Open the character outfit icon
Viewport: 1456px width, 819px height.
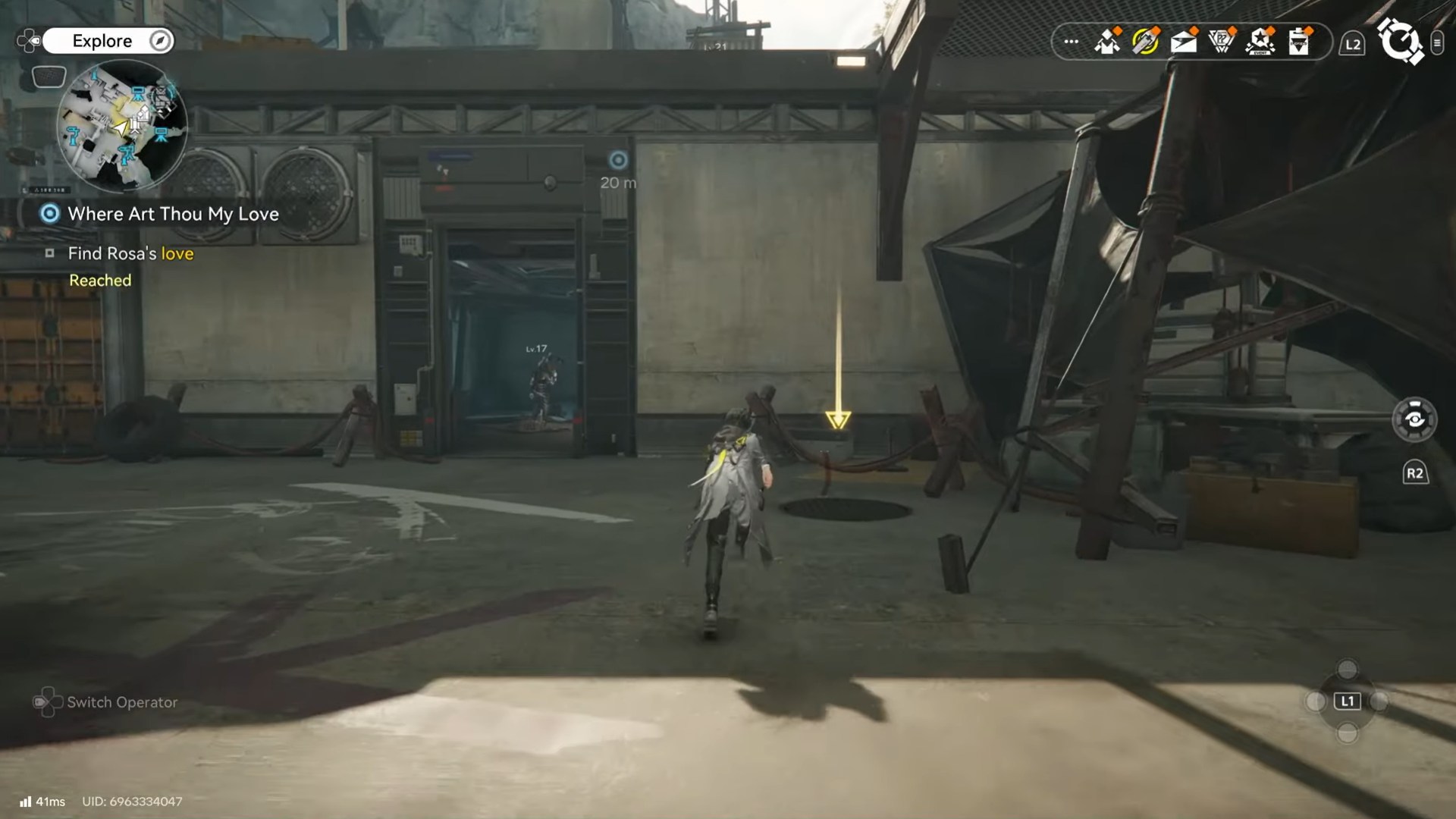click(1107, 42)
